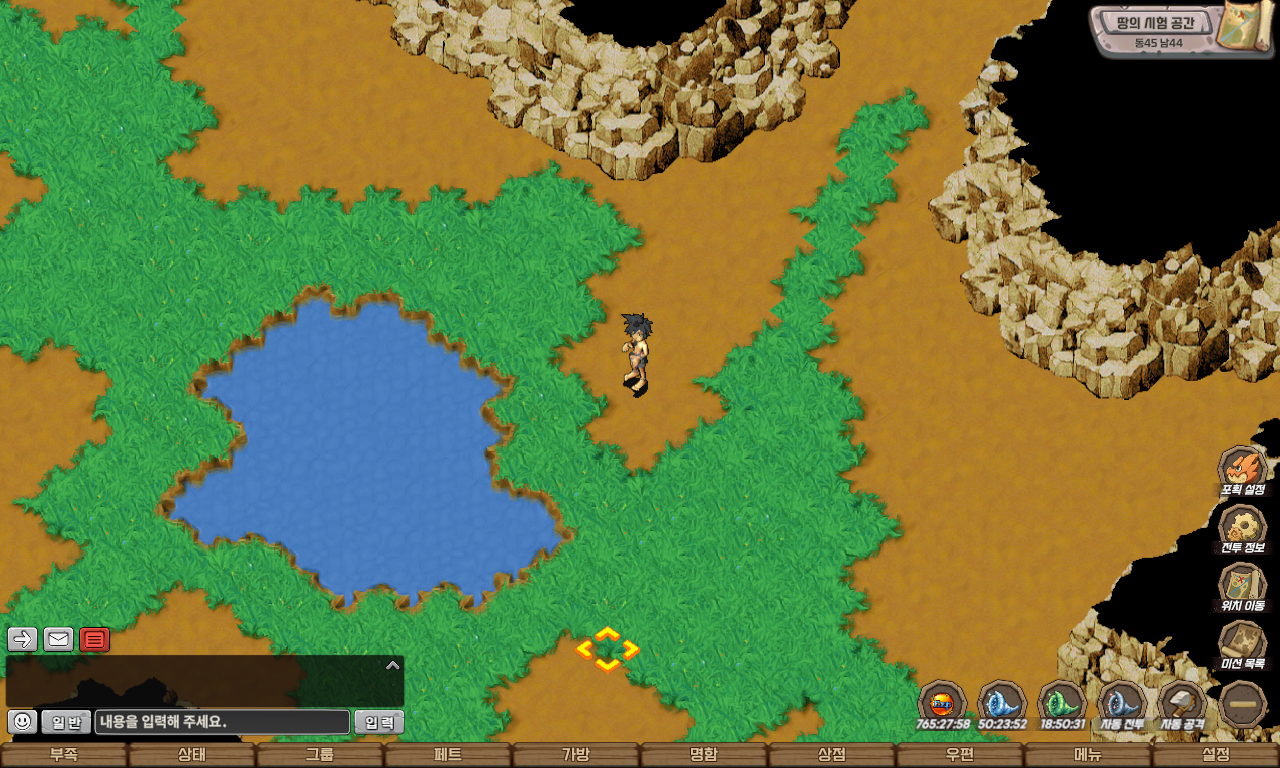Open 포획 설정 capture settings icon
The height and width of the screenshot is (768, 1280).
click(1242, 470)
